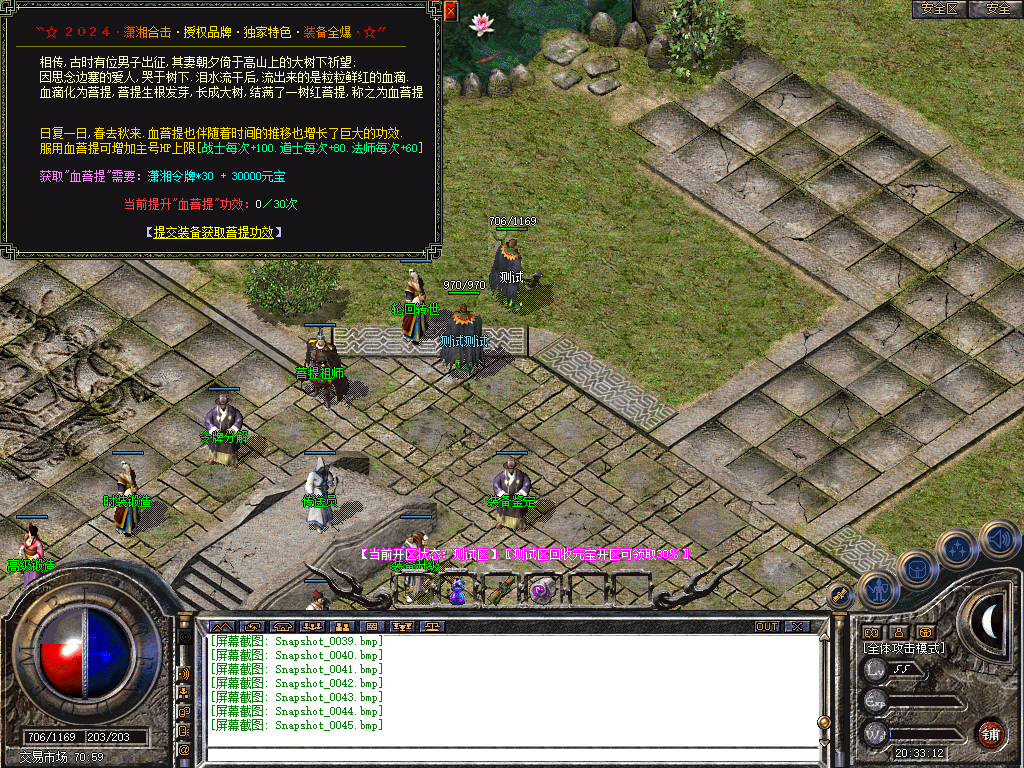The image size is (1024, 768).
Task: Open the skills sparkle round button
Action: [958, 548]
